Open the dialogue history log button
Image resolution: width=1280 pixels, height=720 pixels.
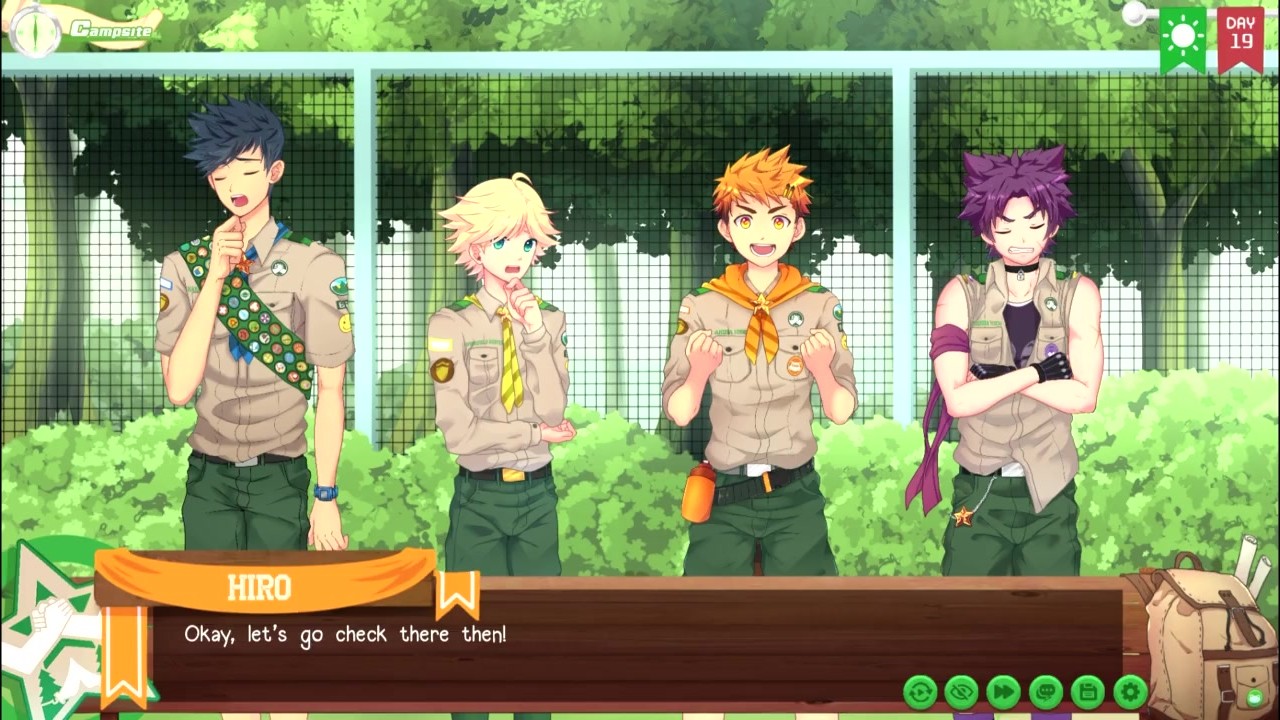point(1046,691)
